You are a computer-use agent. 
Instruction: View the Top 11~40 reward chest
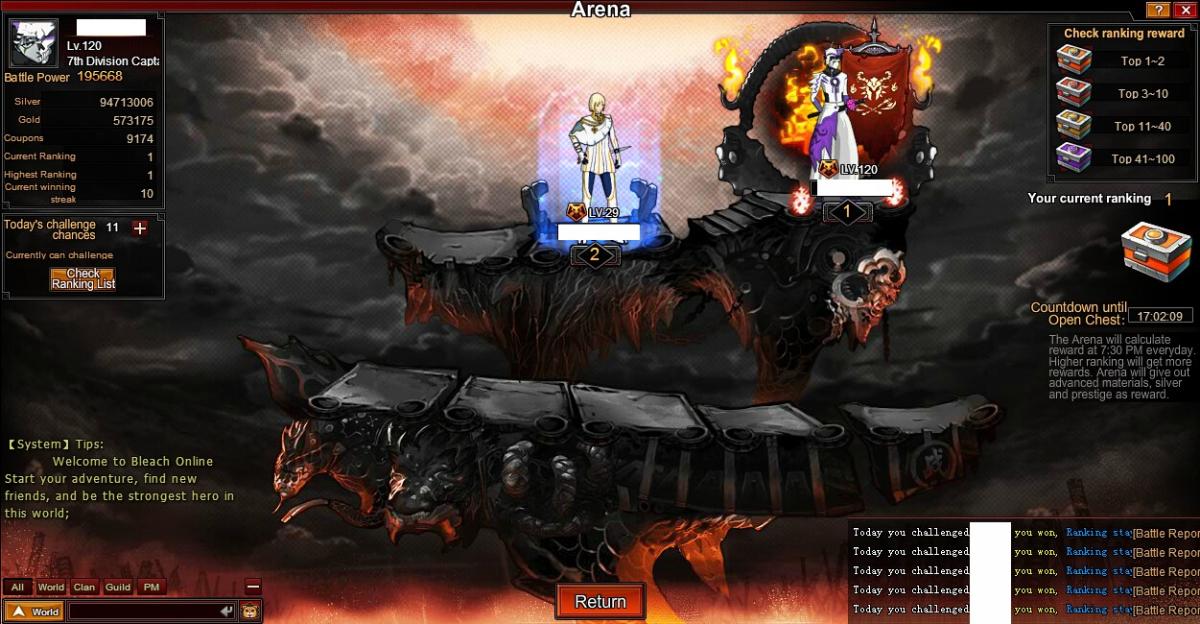tap(1074, 126)
